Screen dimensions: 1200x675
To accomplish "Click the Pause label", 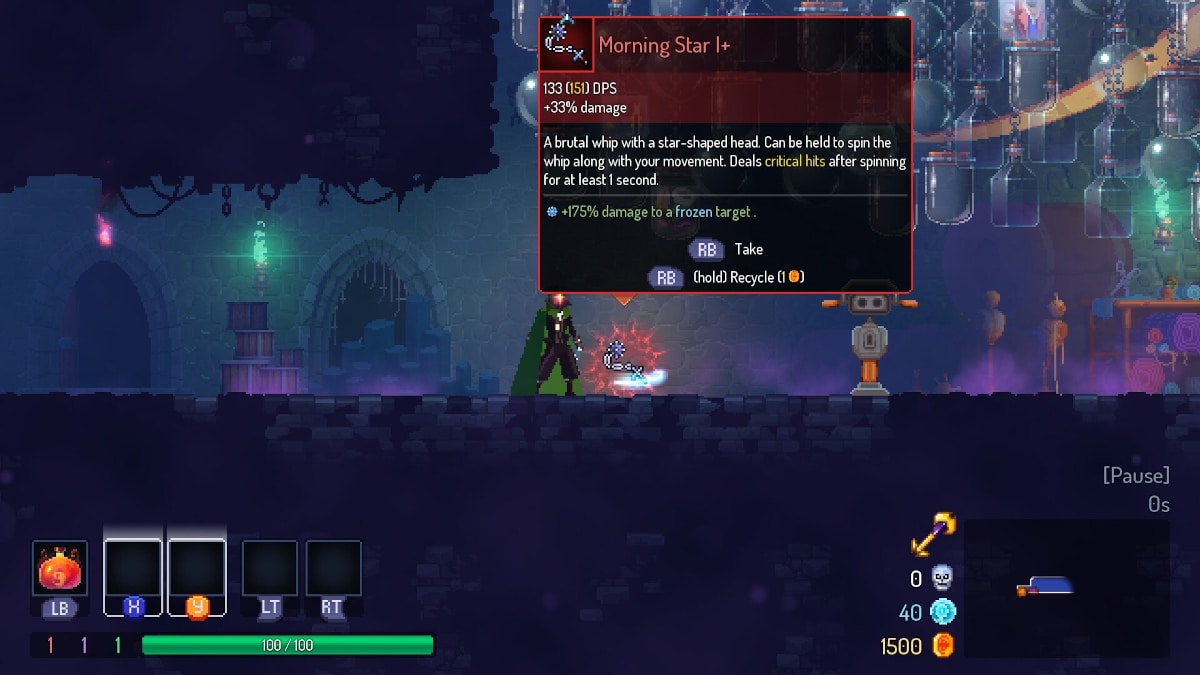I will pyautogui.click(x=1136, y=475).
